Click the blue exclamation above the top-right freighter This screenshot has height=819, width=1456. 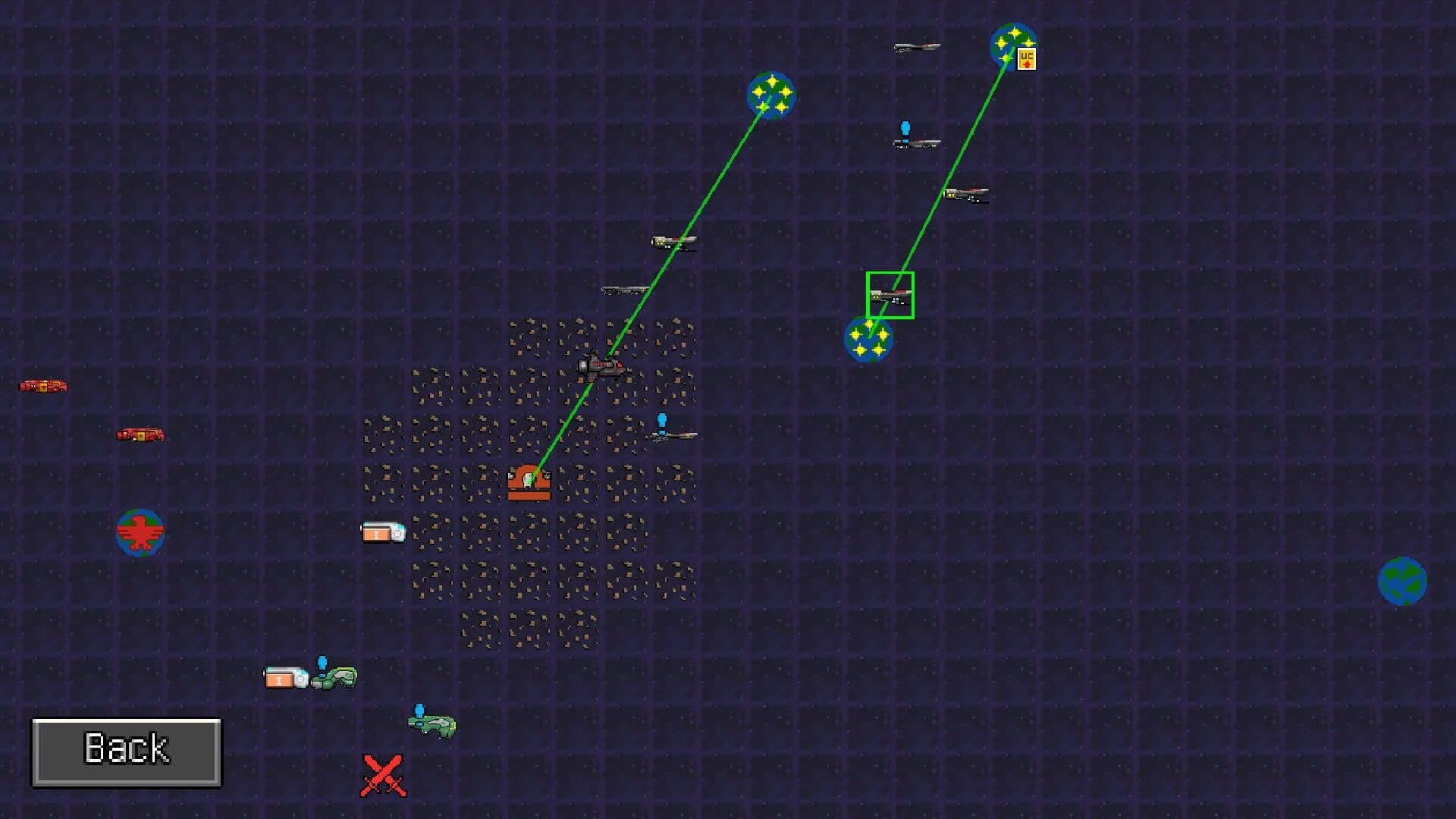[x=904, y=128]
